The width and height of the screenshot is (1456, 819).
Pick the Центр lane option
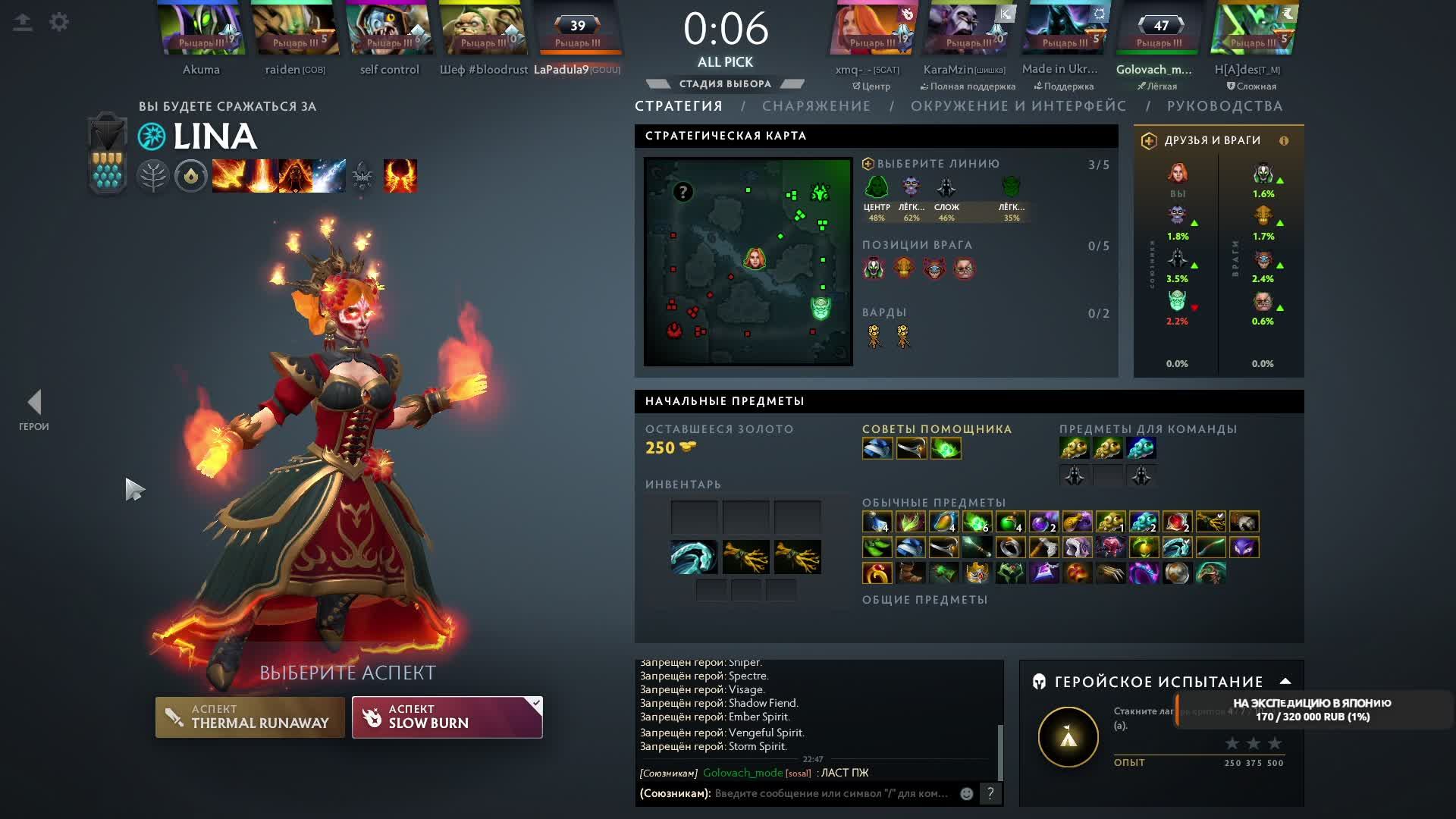pos(877,196)
